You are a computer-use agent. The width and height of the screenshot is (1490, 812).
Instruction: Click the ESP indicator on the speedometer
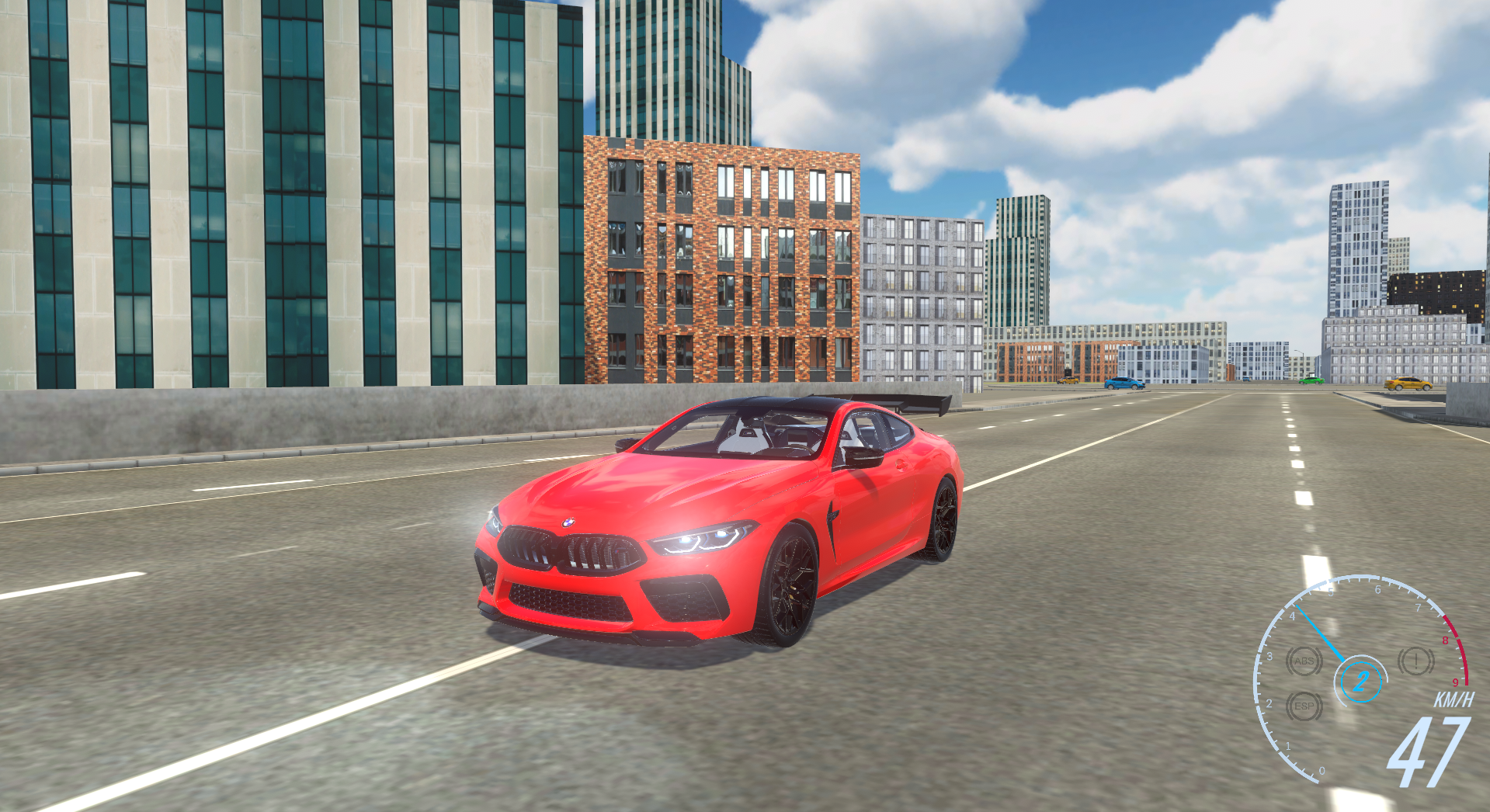(x=1304, y=706)
